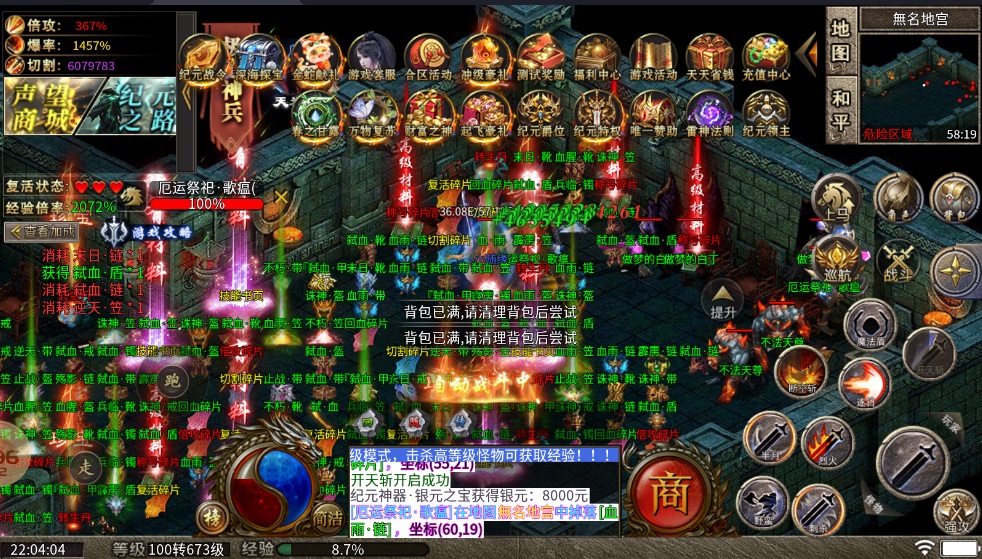Open the 财富之神 event icon
The image size is (982, 559).
(429, 113)
